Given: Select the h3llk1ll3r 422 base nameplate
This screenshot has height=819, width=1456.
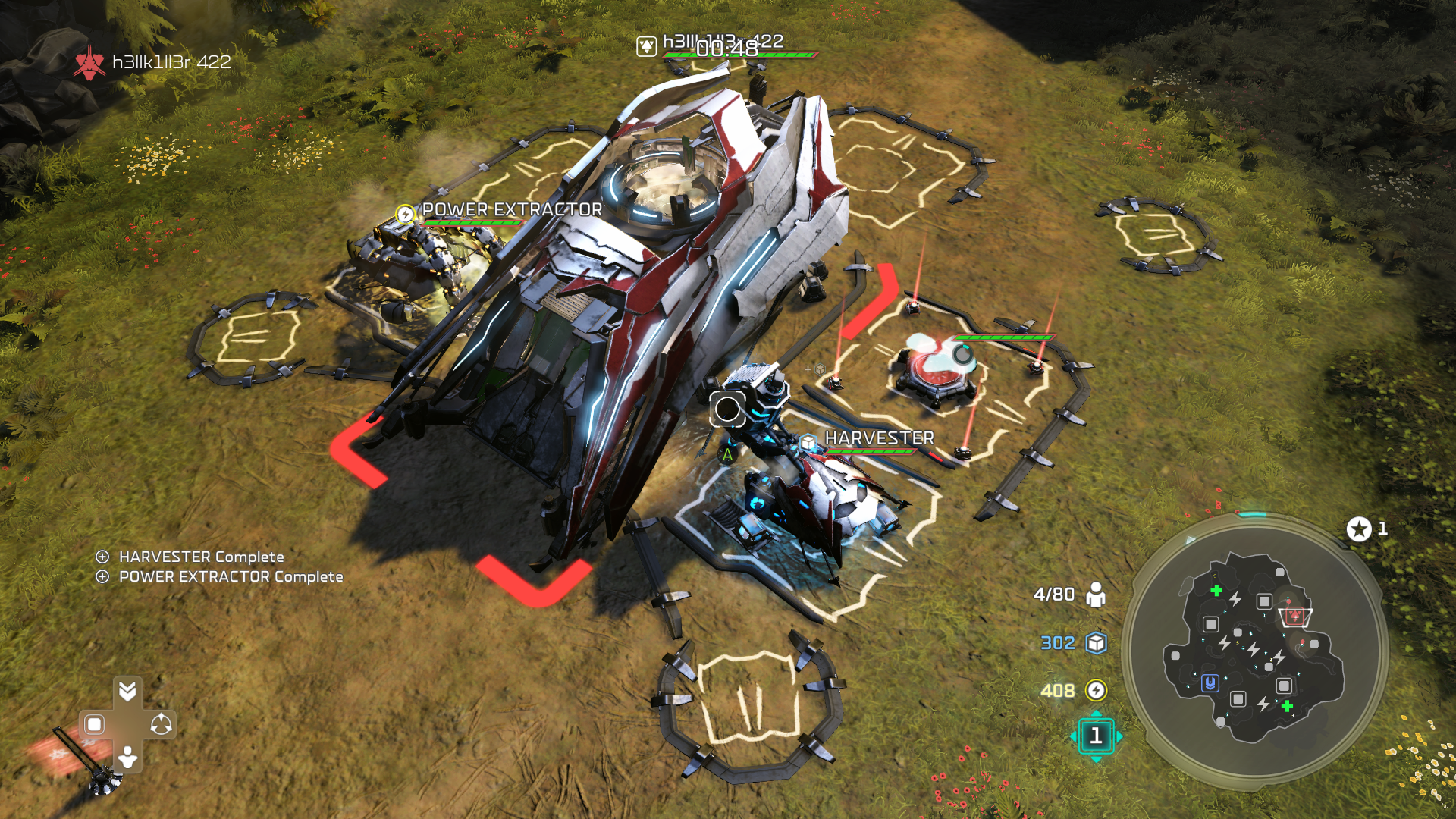Looking at the screenshot, I should 723,41.
